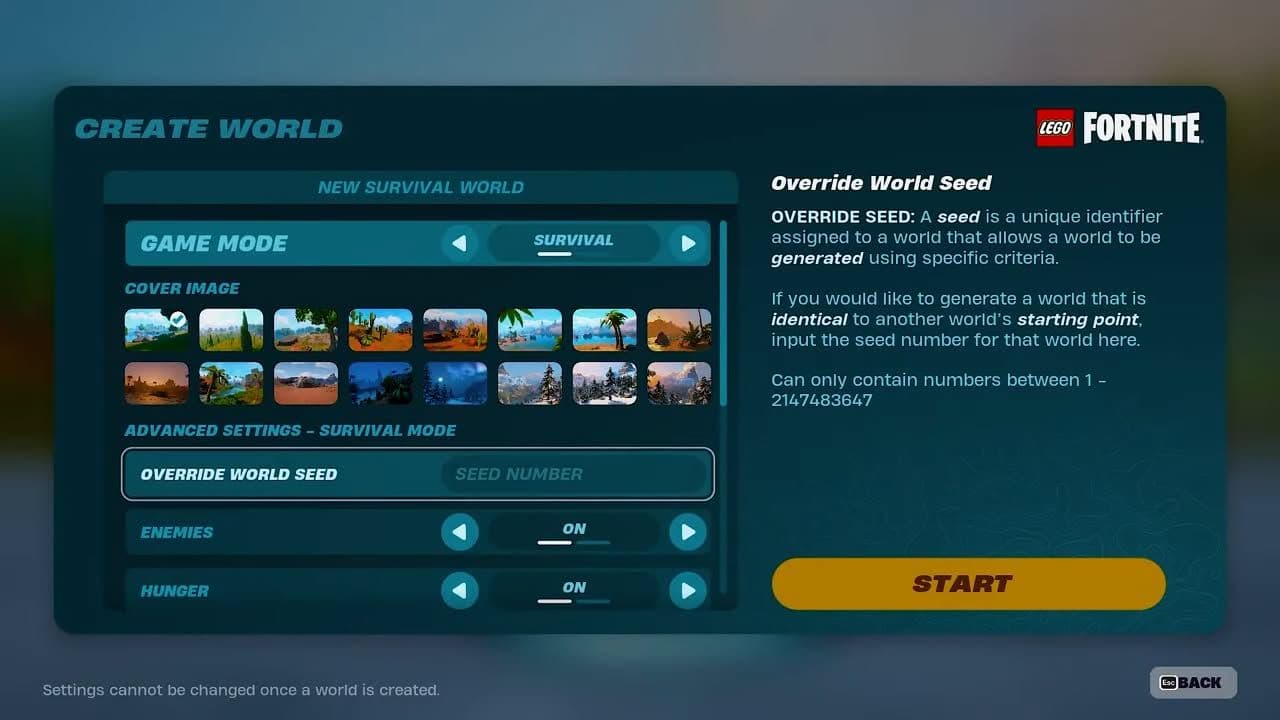Image resolution: width=1280 pixels, height=720 pixels.
Task: Change Hunger setting with its left arrow
Action: click(459, 590)
